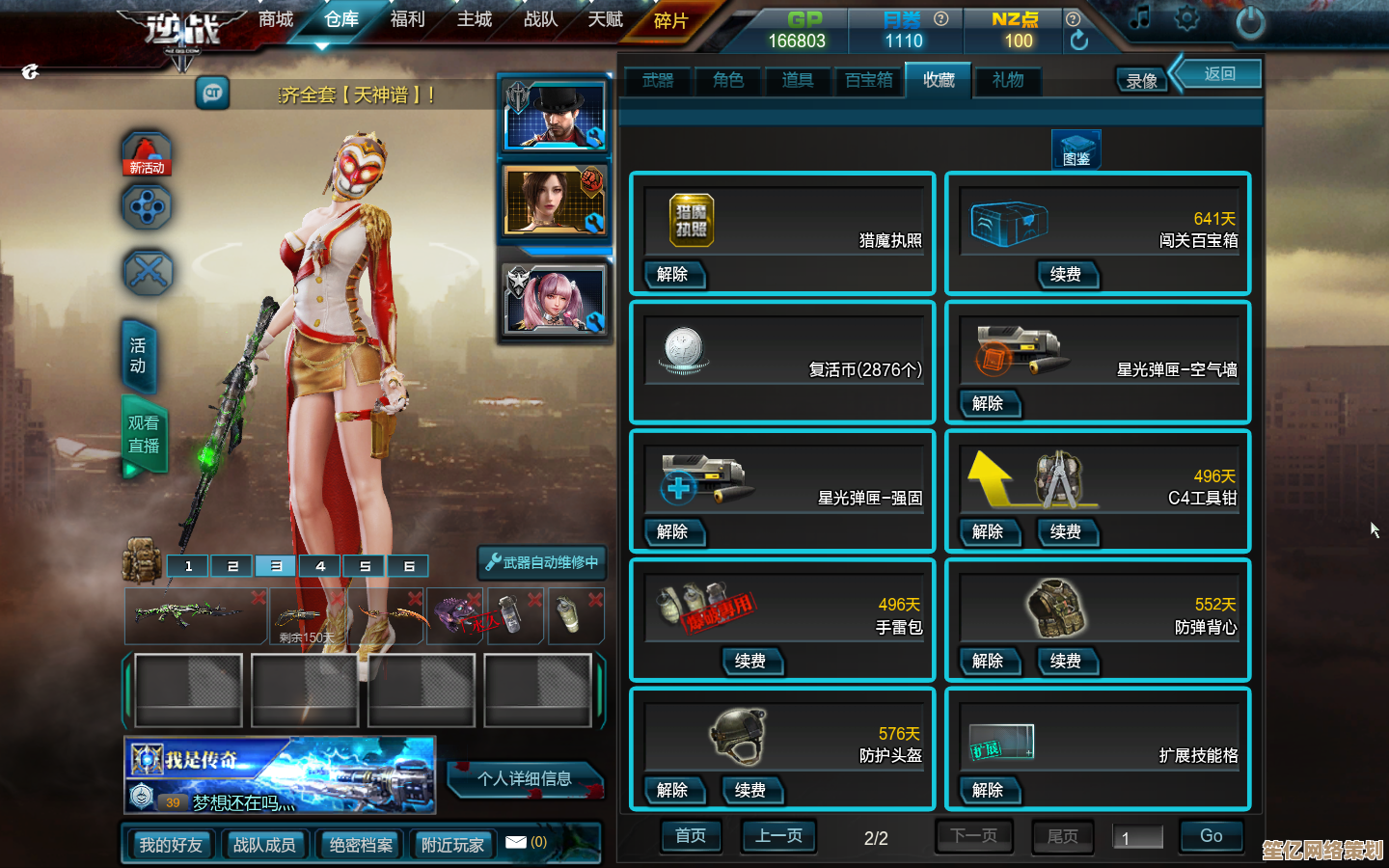Image resolution: width=1389 pixels, height=868 pixels.
Task: Switch to the 武器 weapons tab
Action: click(x=658, y=81)
